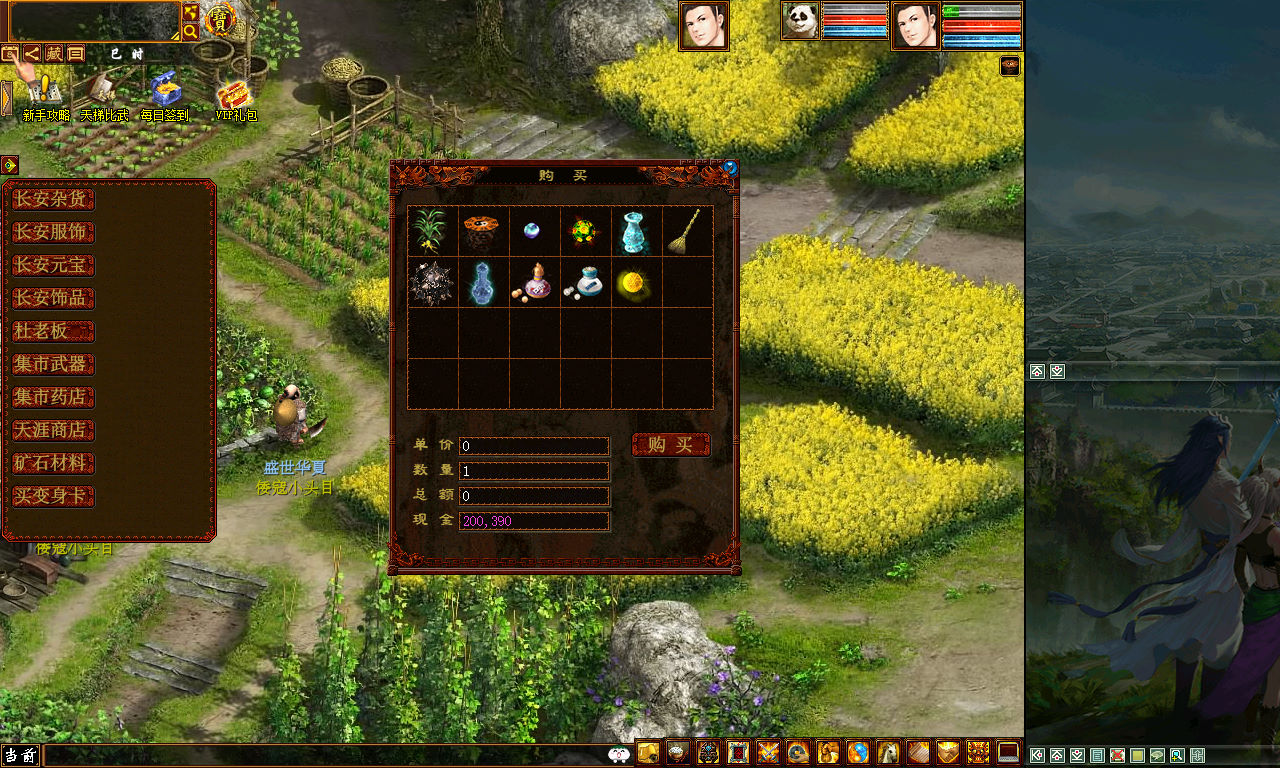Open the 新手攻略 beginner guide
The width and height of the screenshot is (1280, 768).
point(45,95)
